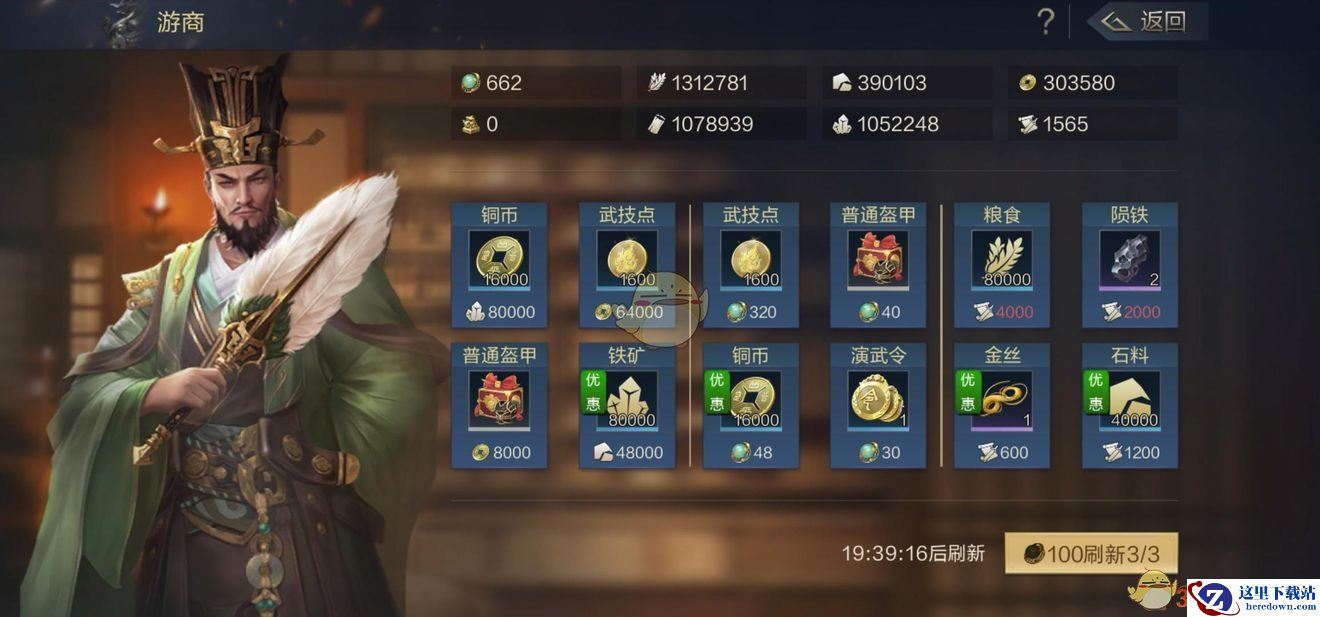Image resolution: width=1320 pixels, height=617 pixels.
Task: Purchase the 演武令 token card
Action: point(878,405)
